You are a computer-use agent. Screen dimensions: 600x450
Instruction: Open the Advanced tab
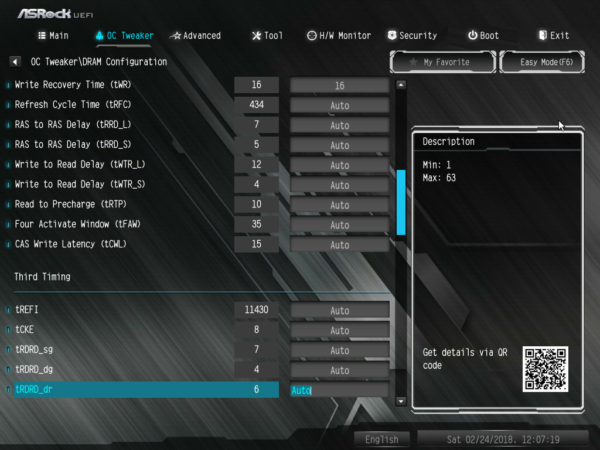(x=196, y=35)
